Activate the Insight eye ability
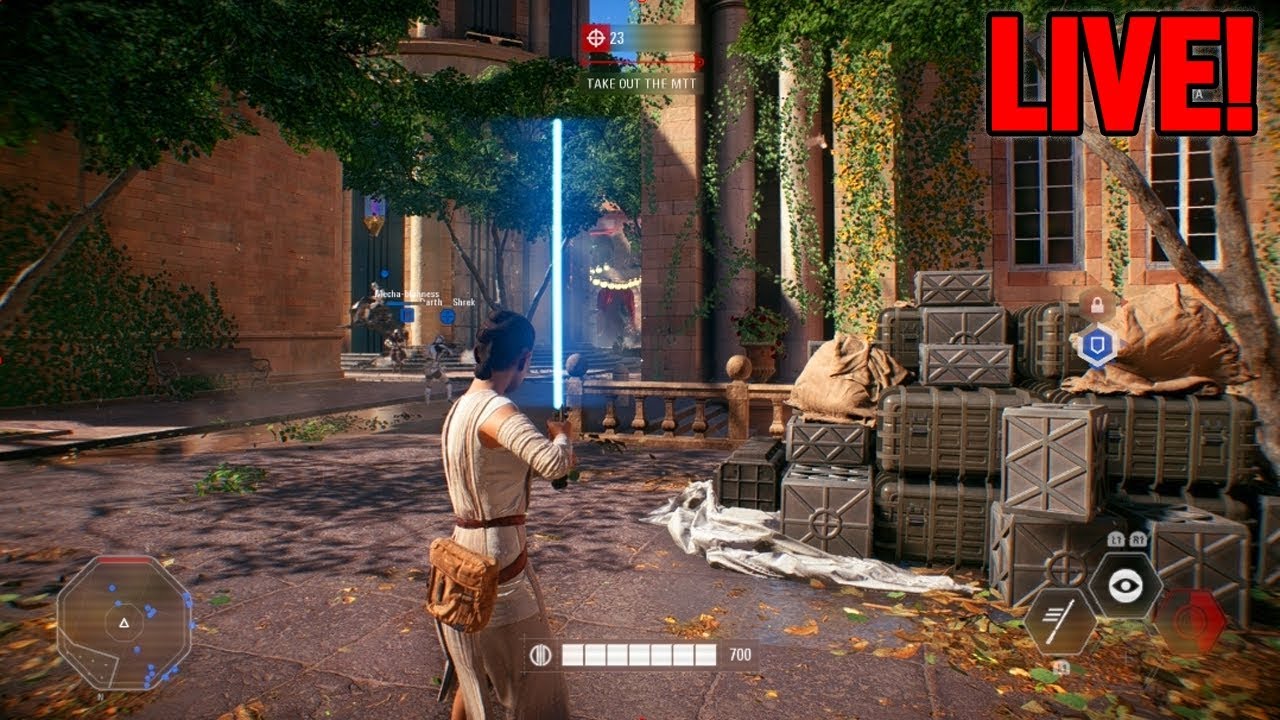The height and width of the screenshot is (720, 1280). tap(1125, 586)
